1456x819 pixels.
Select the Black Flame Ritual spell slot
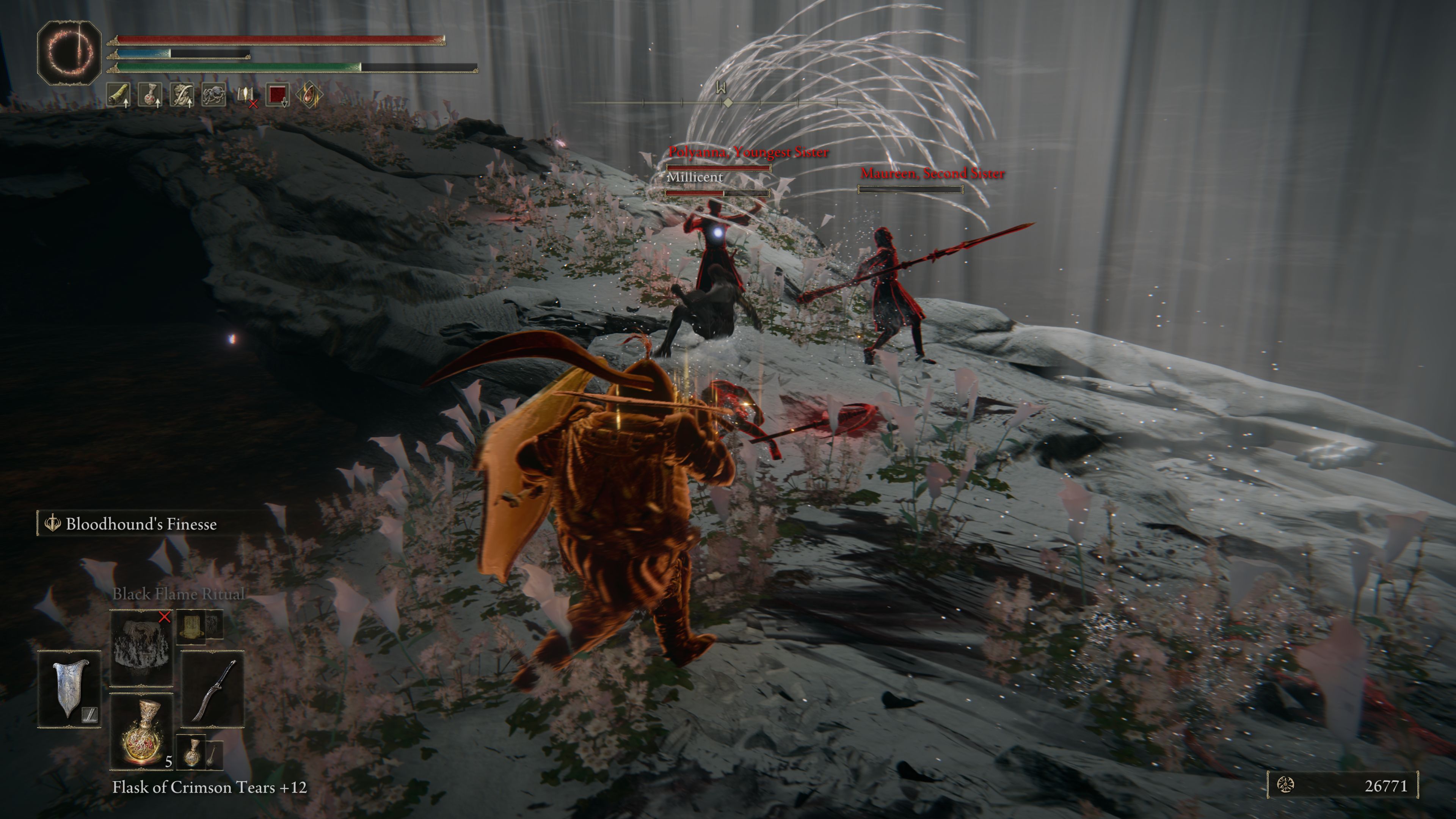[x=141, y=647]
